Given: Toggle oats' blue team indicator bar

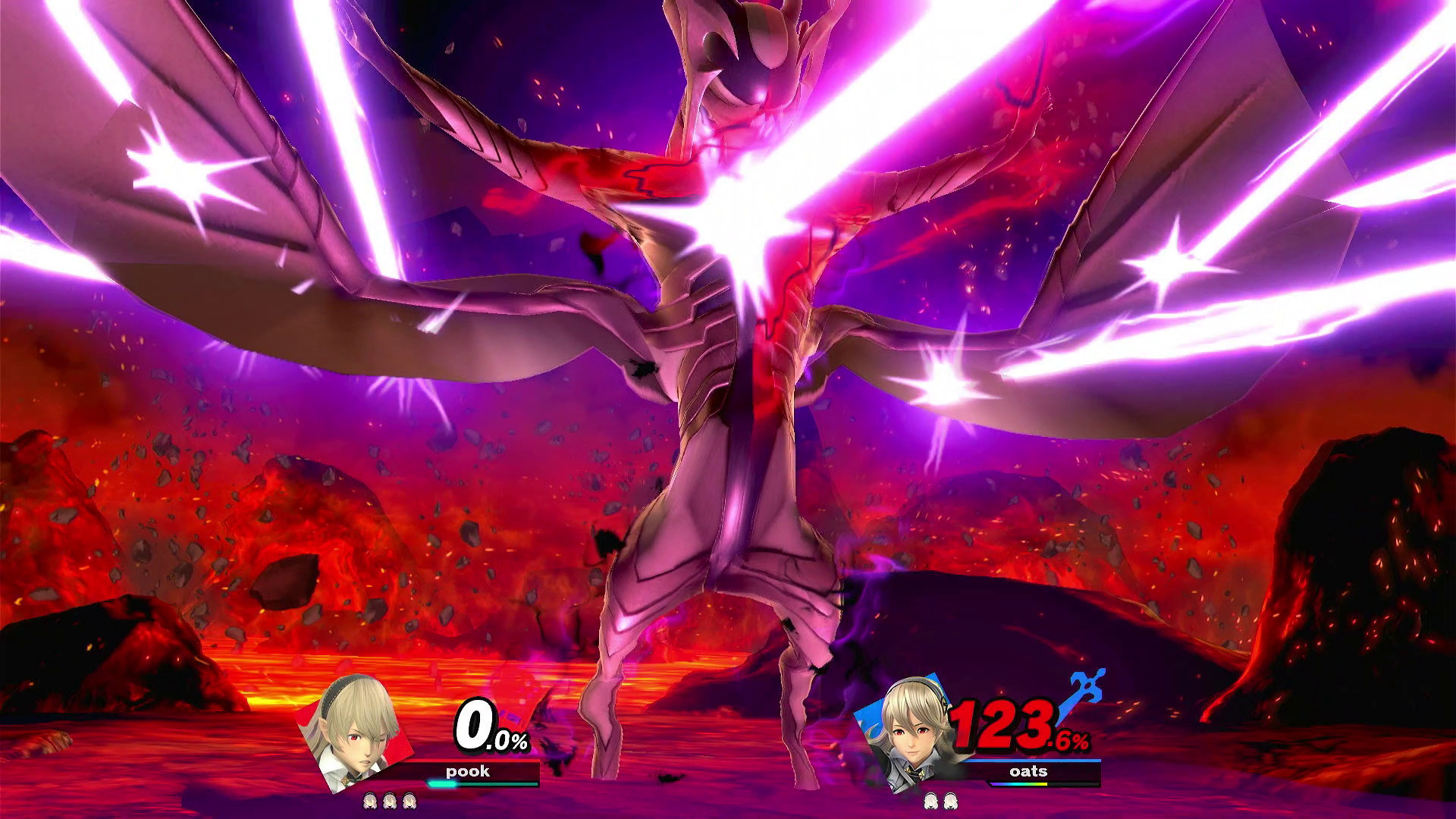Looking at the screenshot, I should click(x=1029, y=760).
